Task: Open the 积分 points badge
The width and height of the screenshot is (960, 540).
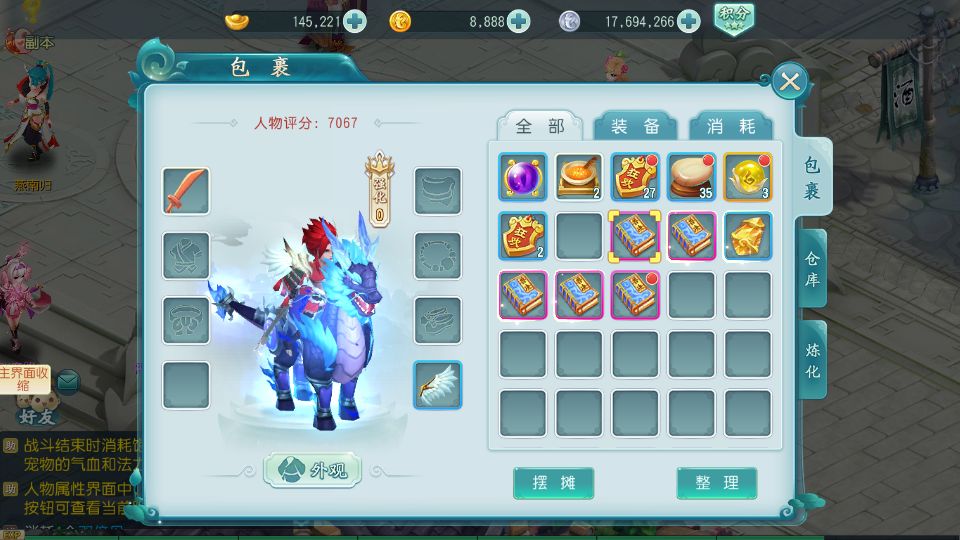Action: point(734,18)
